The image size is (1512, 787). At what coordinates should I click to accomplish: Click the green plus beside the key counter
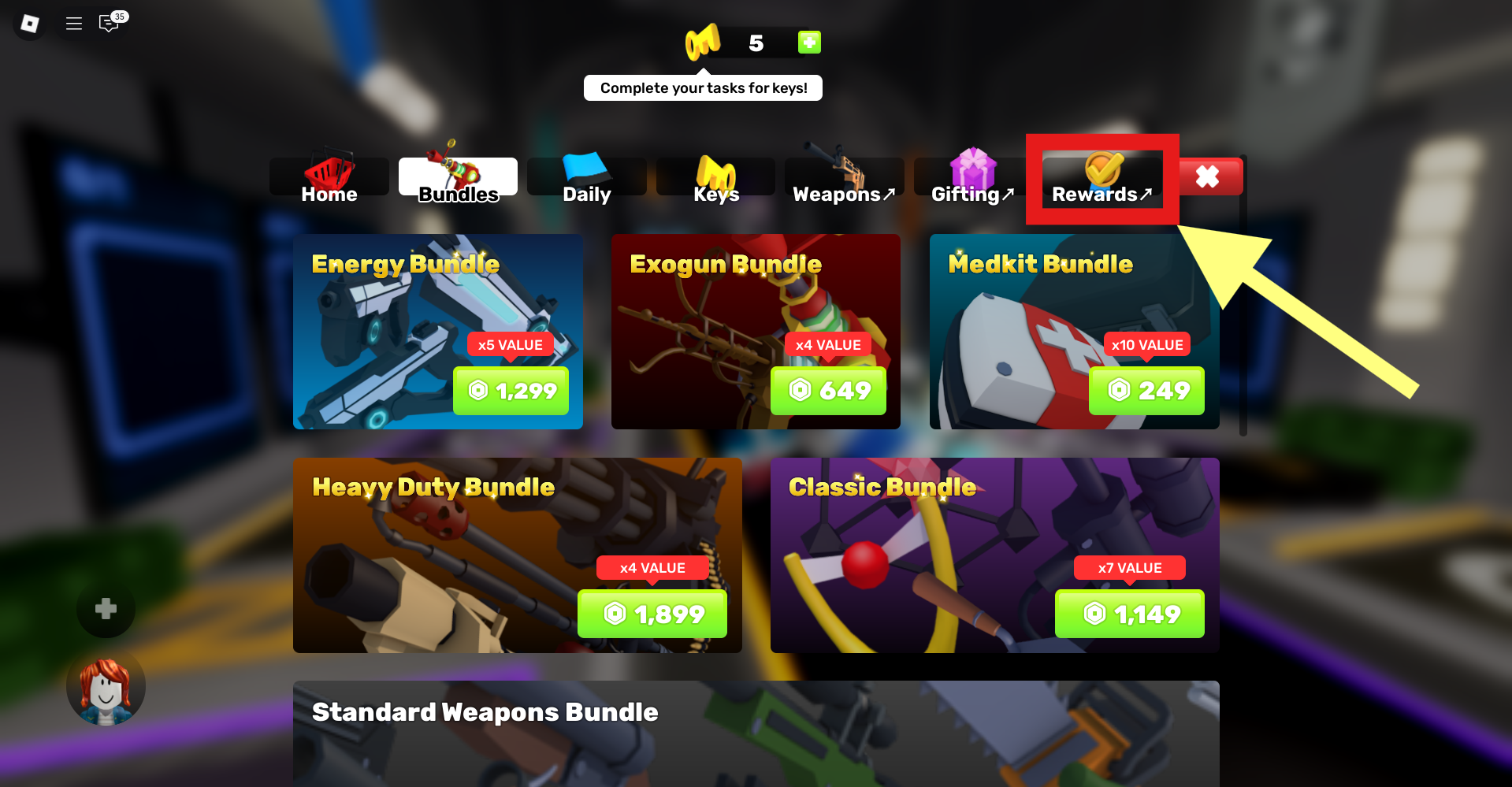click(x=809, y=43)
